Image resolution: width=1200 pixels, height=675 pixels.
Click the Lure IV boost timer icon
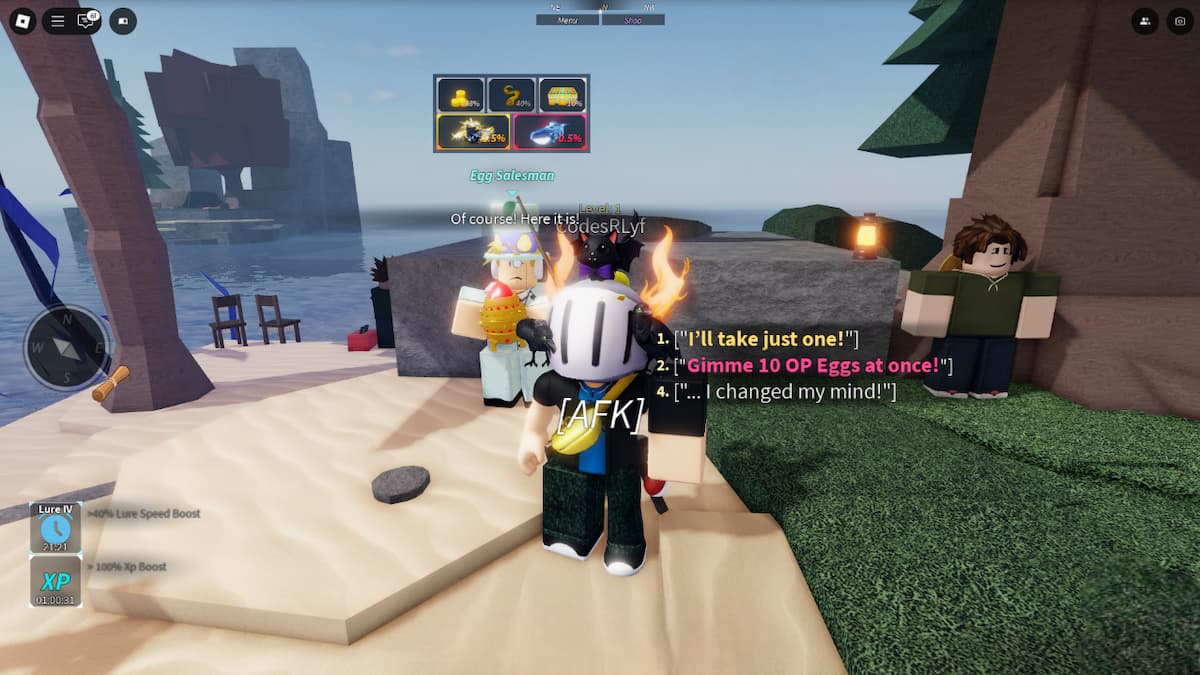(55, 528)
